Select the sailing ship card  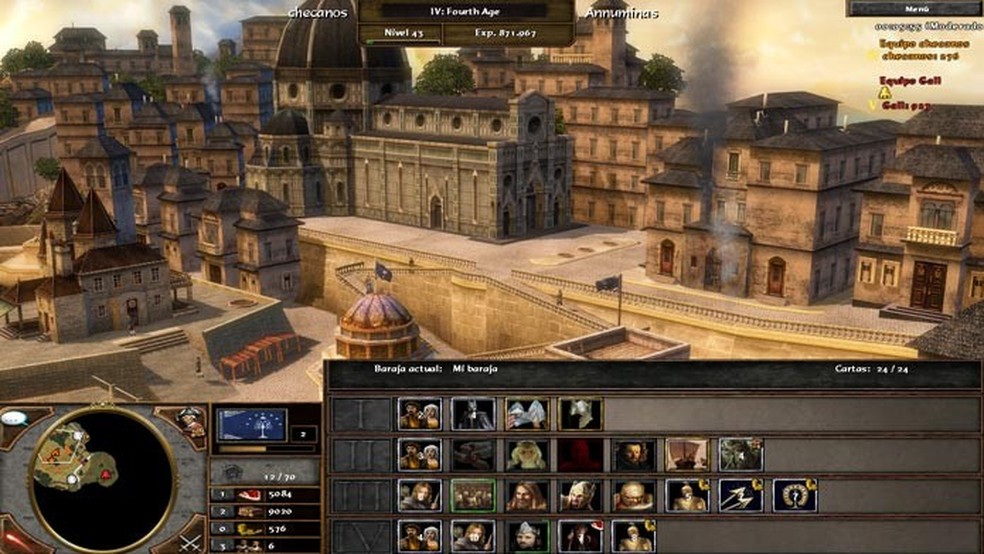coord(687,455)
